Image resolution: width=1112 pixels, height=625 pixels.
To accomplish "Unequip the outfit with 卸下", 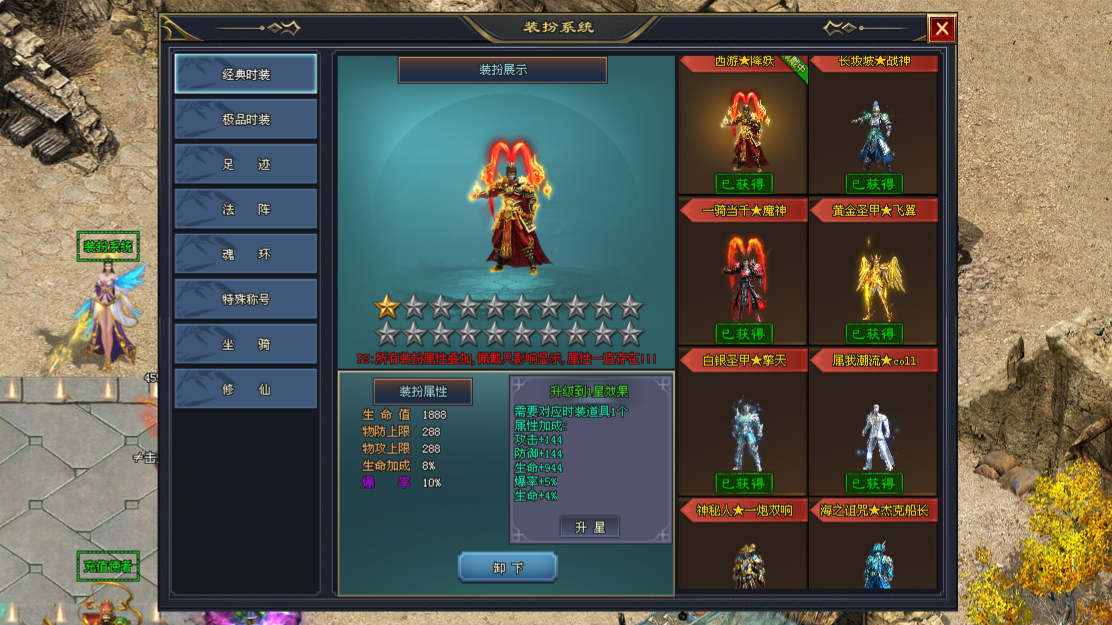I will (x=508, y=568).
